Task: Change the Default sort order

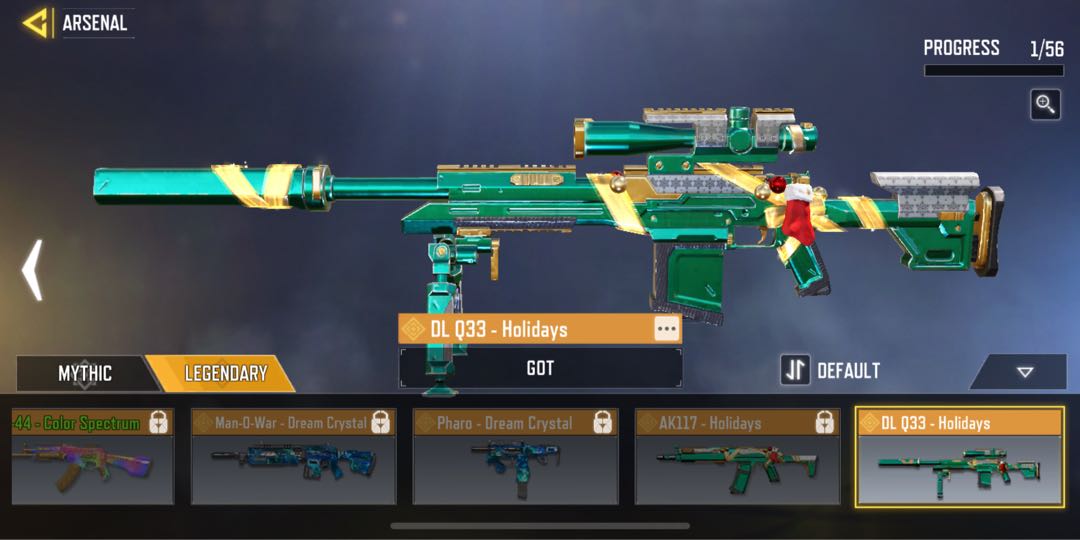Action: click(x=832, y=370)
